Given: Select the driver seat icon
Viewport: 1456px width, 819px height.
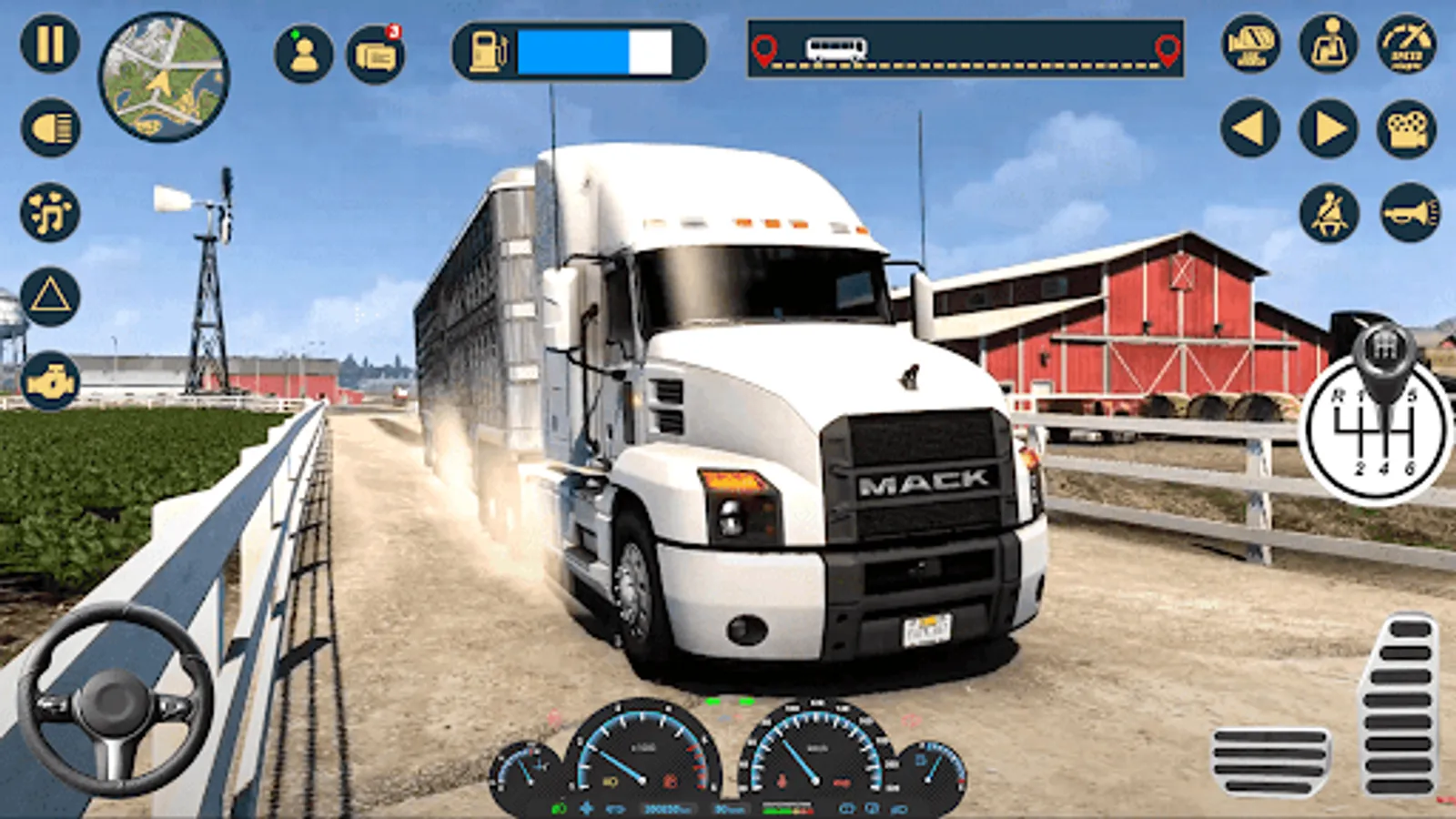Looking at the screenshot, I should point(1329,44).
